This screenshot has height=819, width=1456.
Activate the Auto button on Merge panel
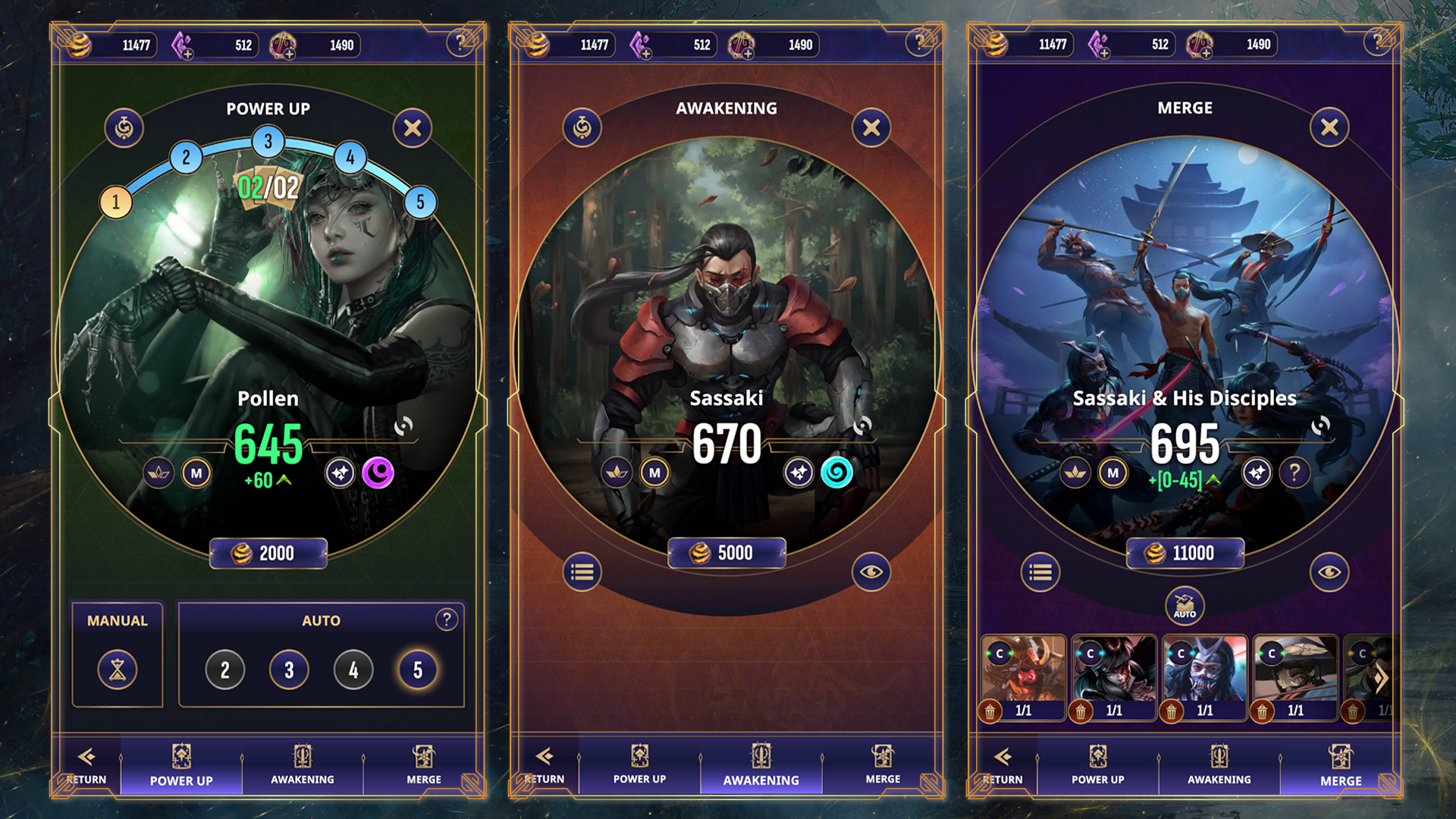pos(1185,606)
